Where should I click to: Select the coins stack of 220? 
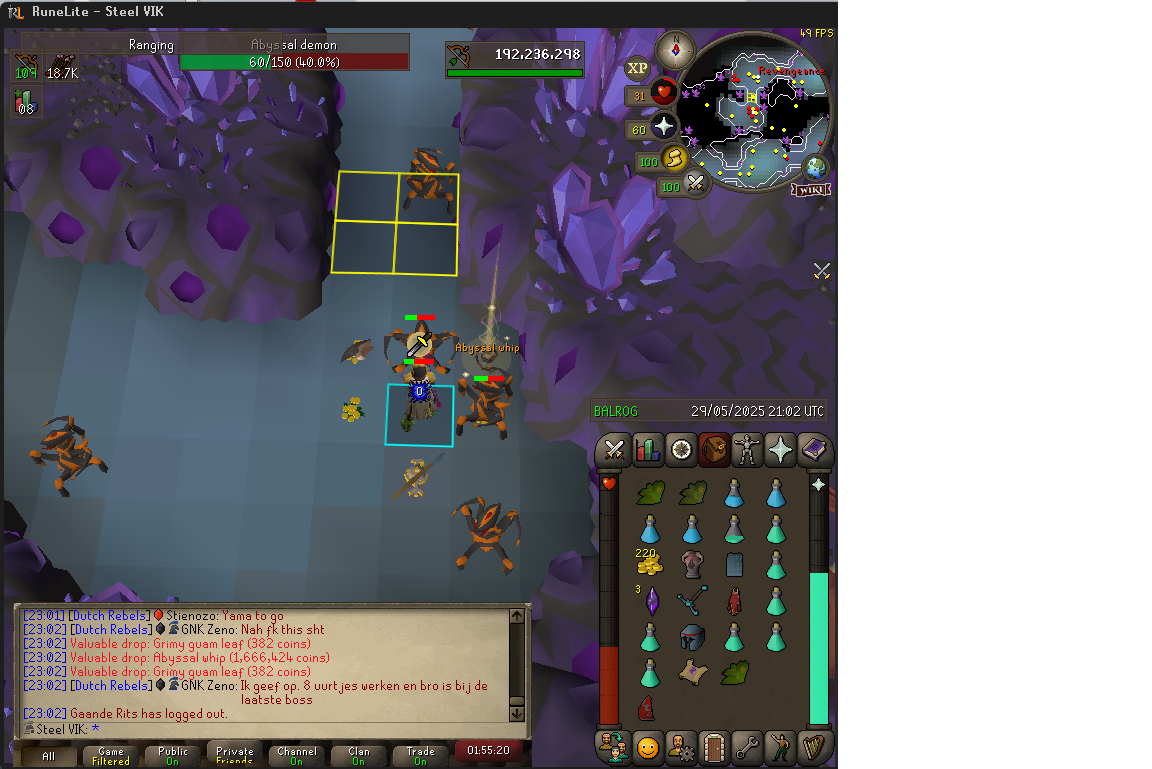point(649,564)
